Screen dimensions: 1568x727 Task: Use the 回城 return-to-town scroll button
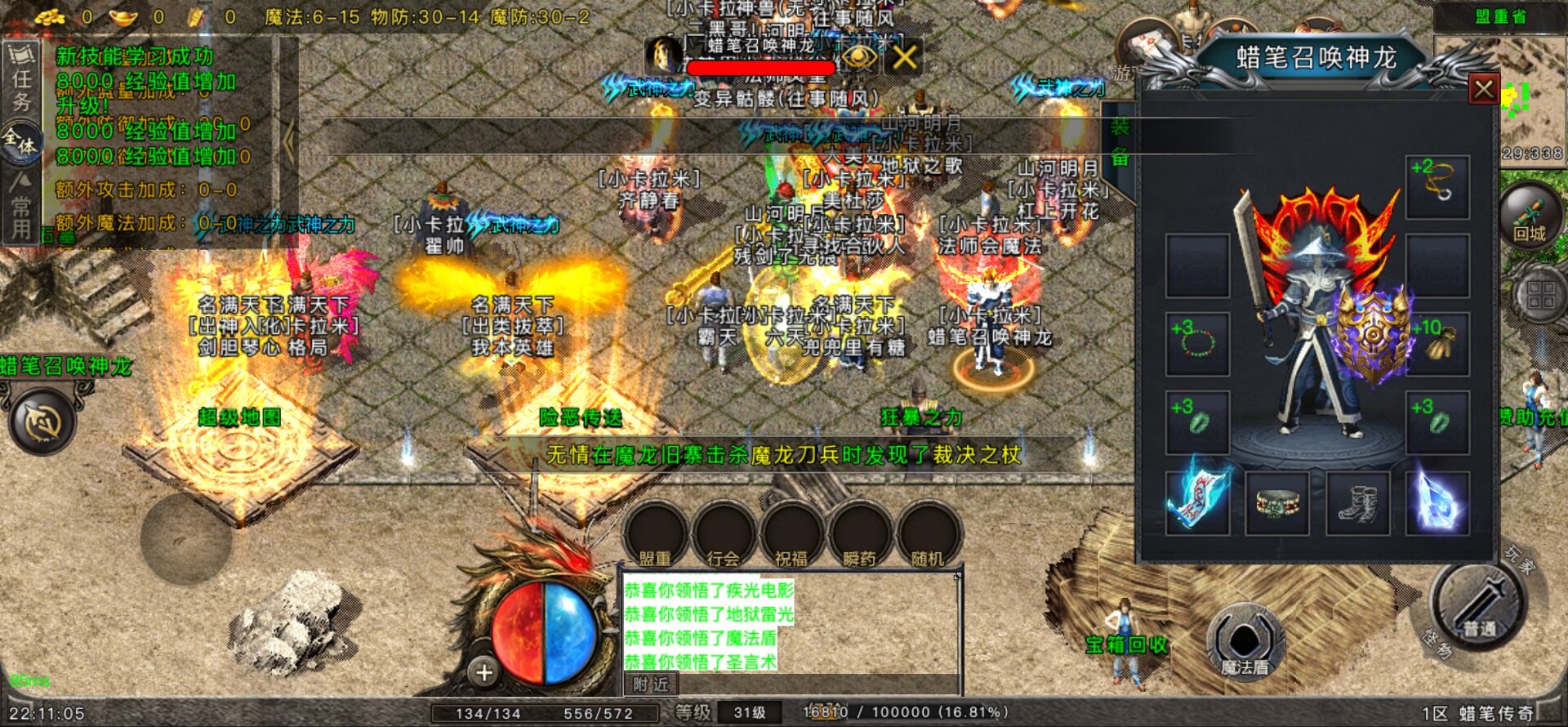[1530, 216]
